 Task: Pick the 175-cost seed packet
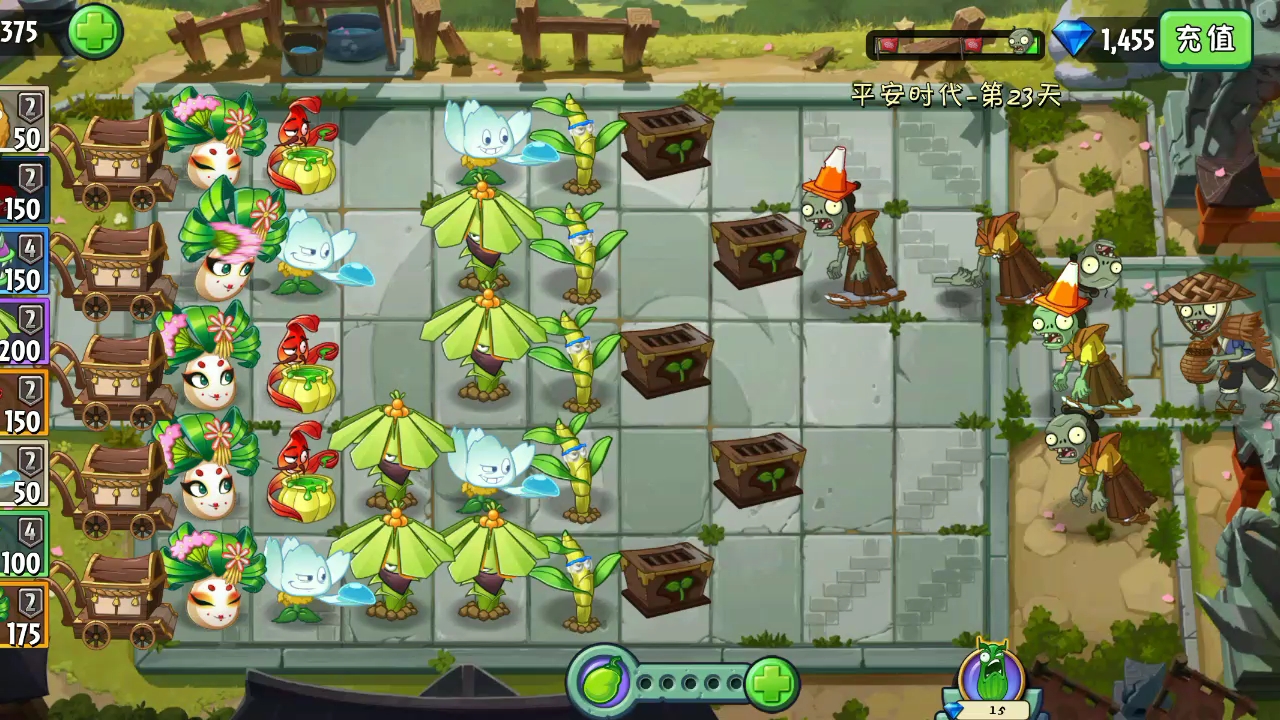click(22, 615)
